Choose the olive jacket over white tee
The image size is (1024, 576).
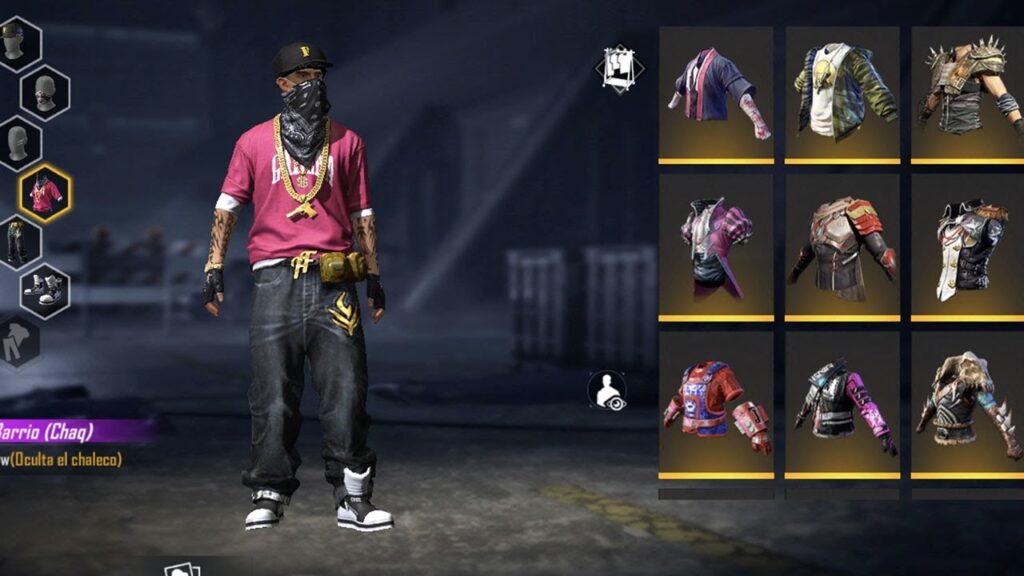coord(842,93)
